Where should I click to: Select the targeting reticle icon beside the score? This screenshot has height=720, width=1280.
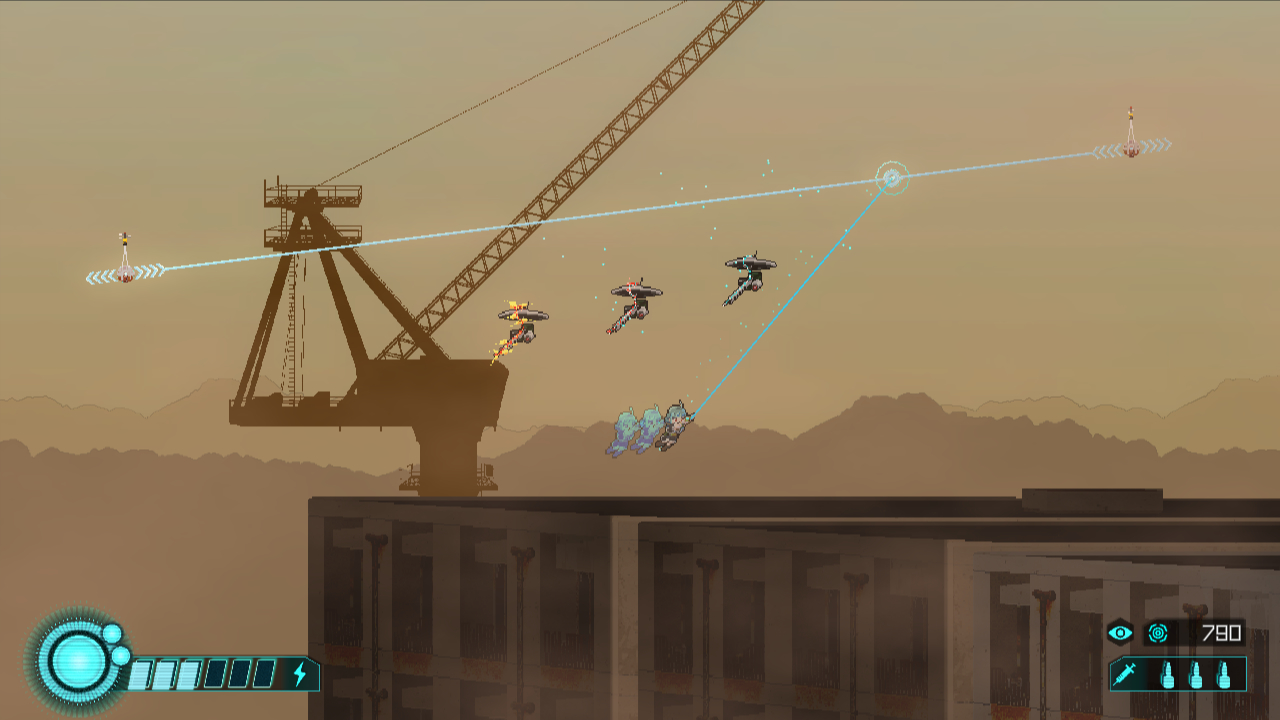[x=1158, y=632]
